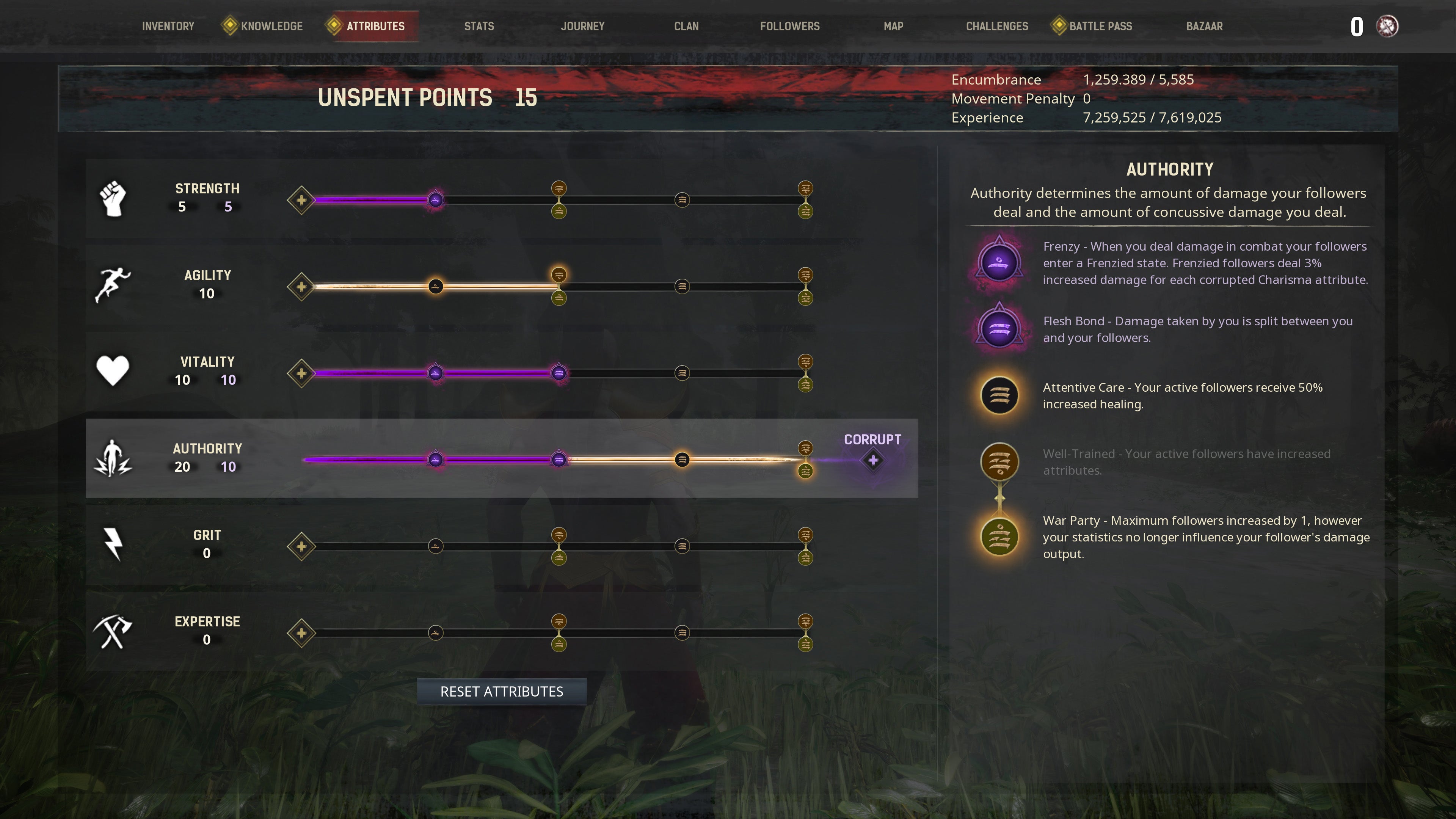Screen dimensions: 1456x819
Task: Show the Followers tab
Action: coord(789,27)
